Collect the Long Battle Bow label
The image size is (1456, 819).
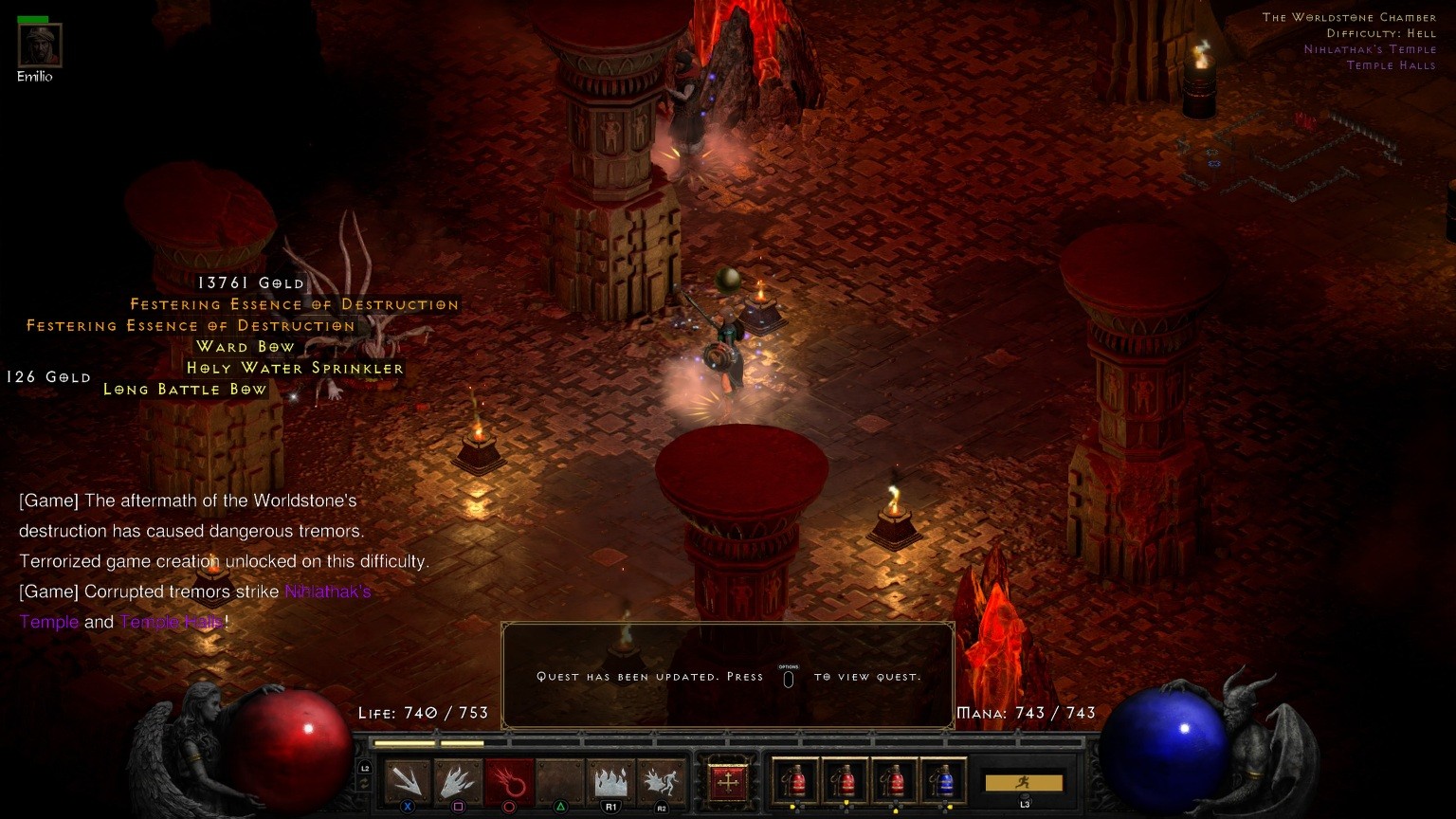tap(186, 390)
